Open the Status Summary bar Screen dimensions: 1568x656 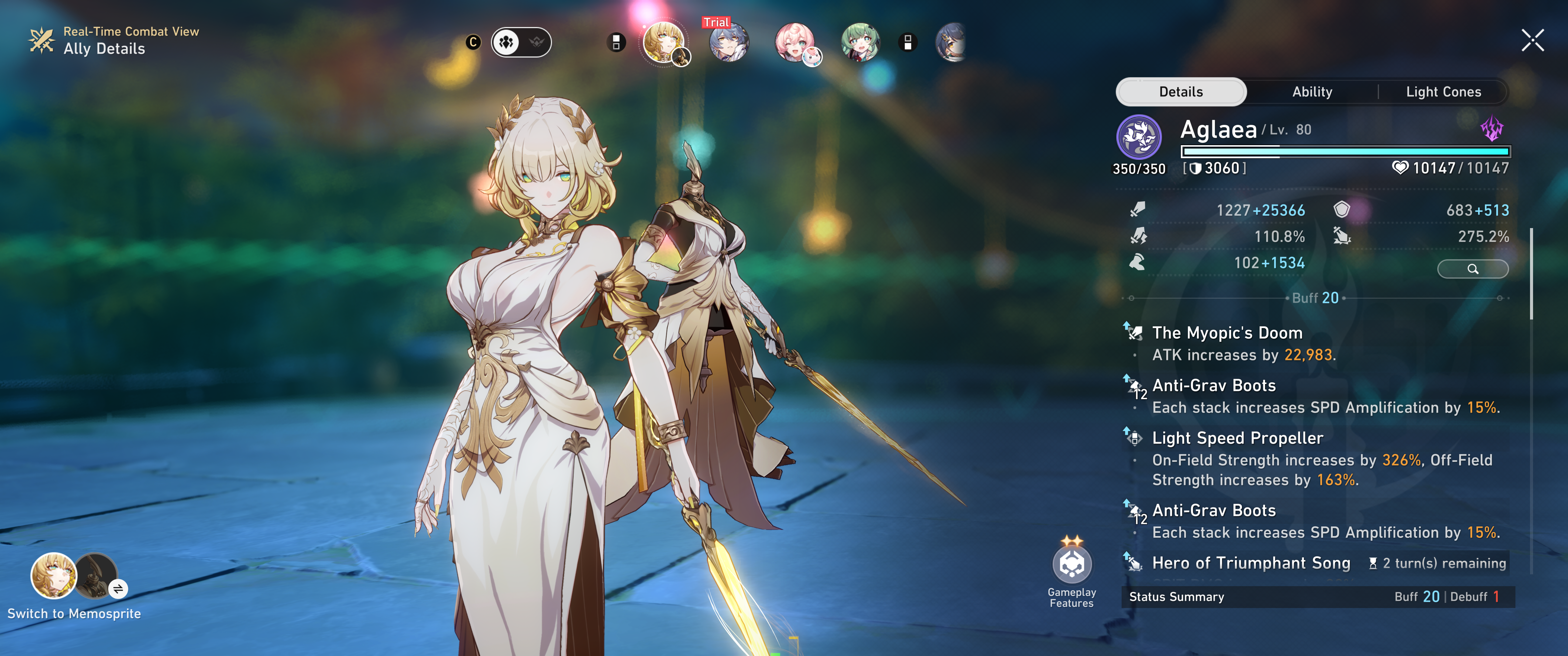(x=1317, y=597)
